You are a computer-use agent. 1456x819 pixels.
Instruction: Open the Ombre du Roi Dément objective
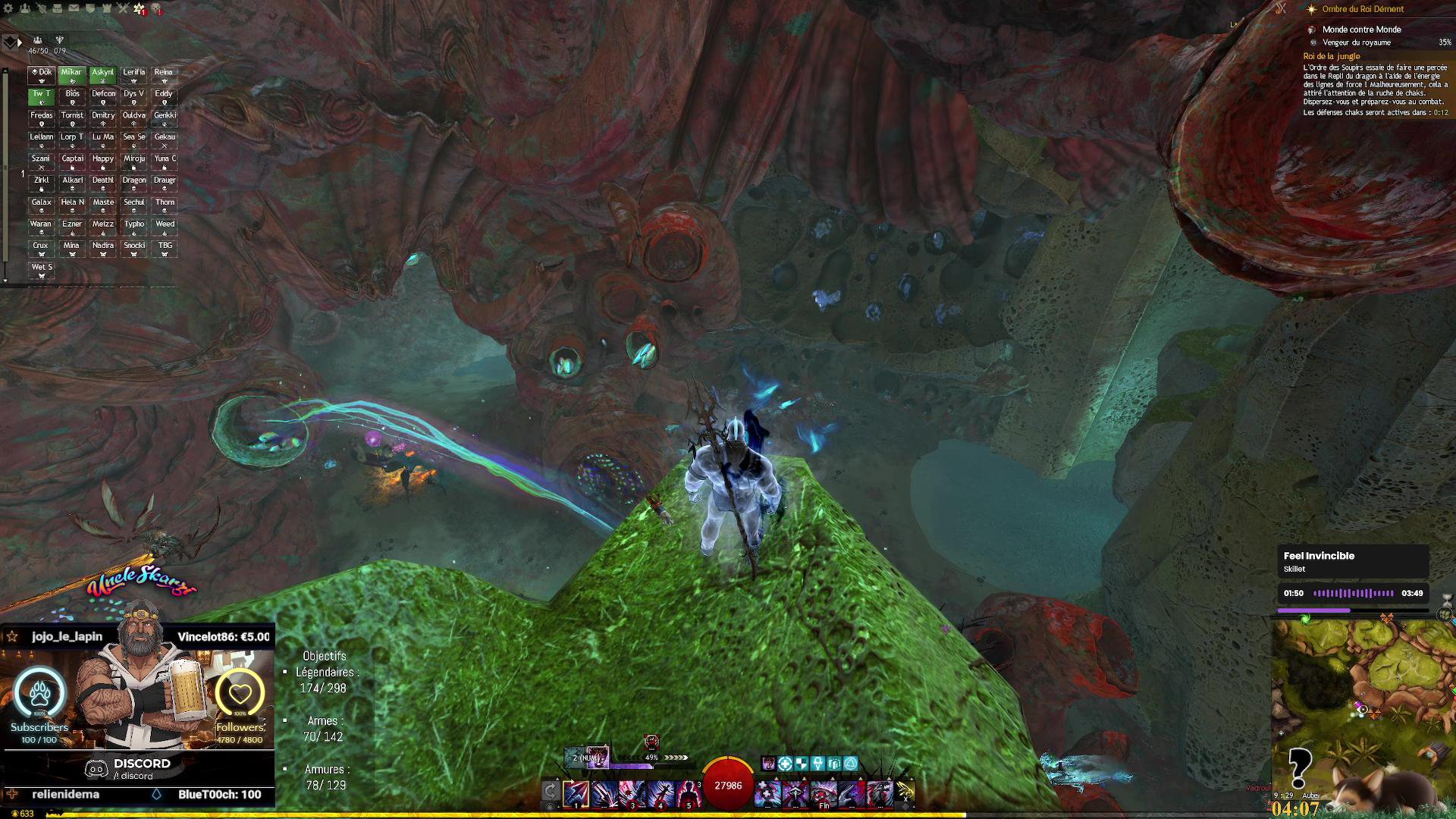pyautogui.click(x=1363, y=9)
